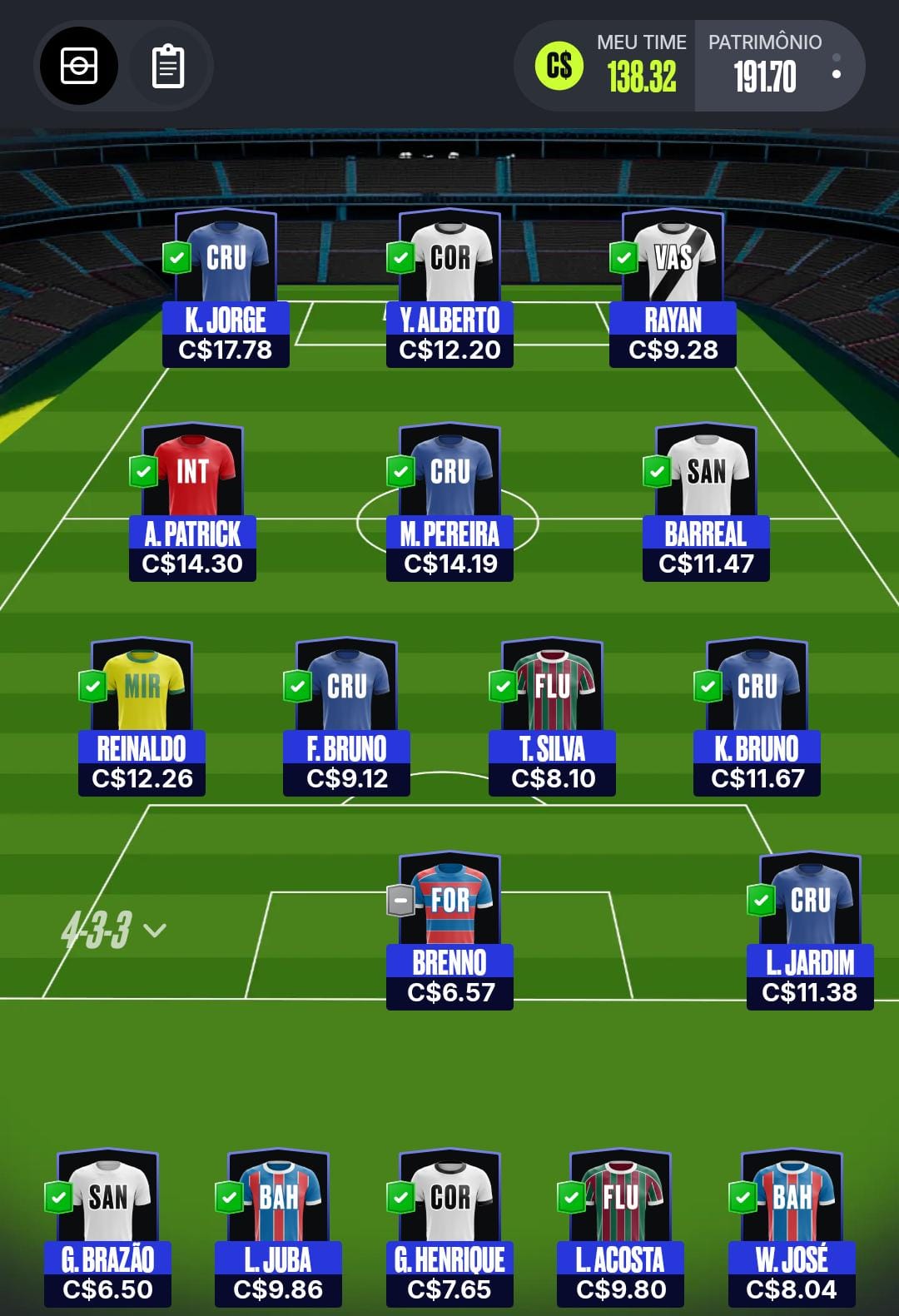Image resolution: width=899 pixels, height=1316 pixels.
Task: Select Reinaldo's yellow jersey card
Action: [142, 717]
